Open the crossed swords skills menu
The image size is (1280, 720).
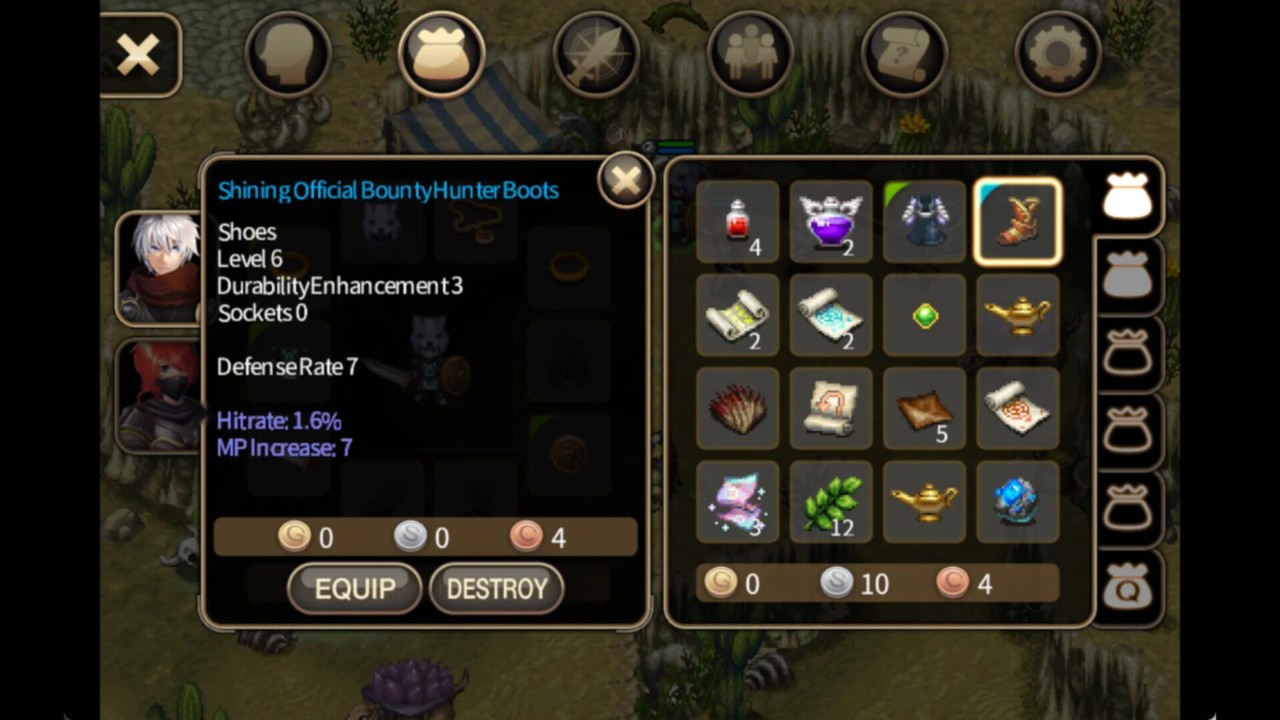coord(596,55)
